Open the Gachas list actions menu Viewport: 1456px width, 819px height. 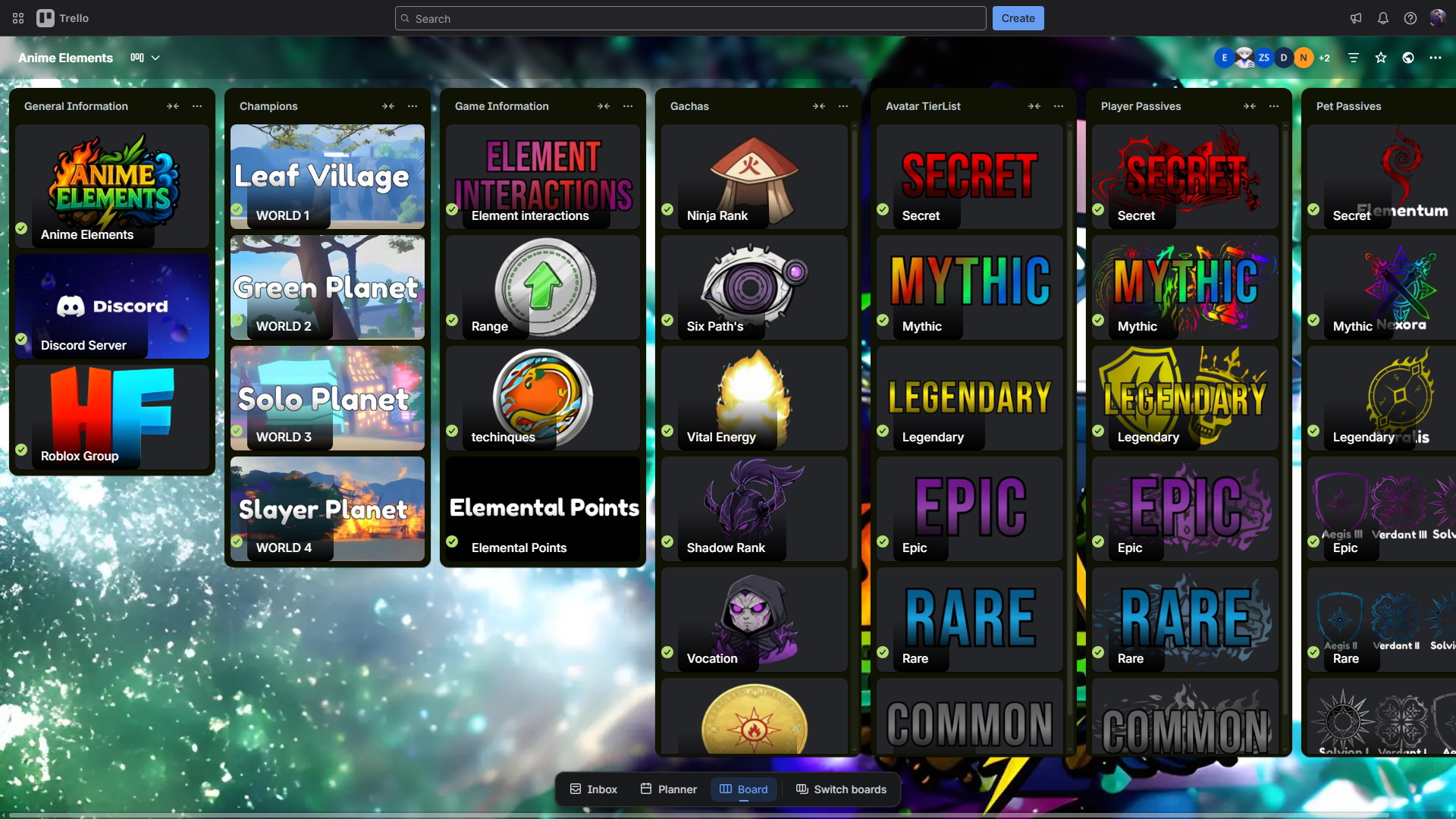tap(843, 106)
